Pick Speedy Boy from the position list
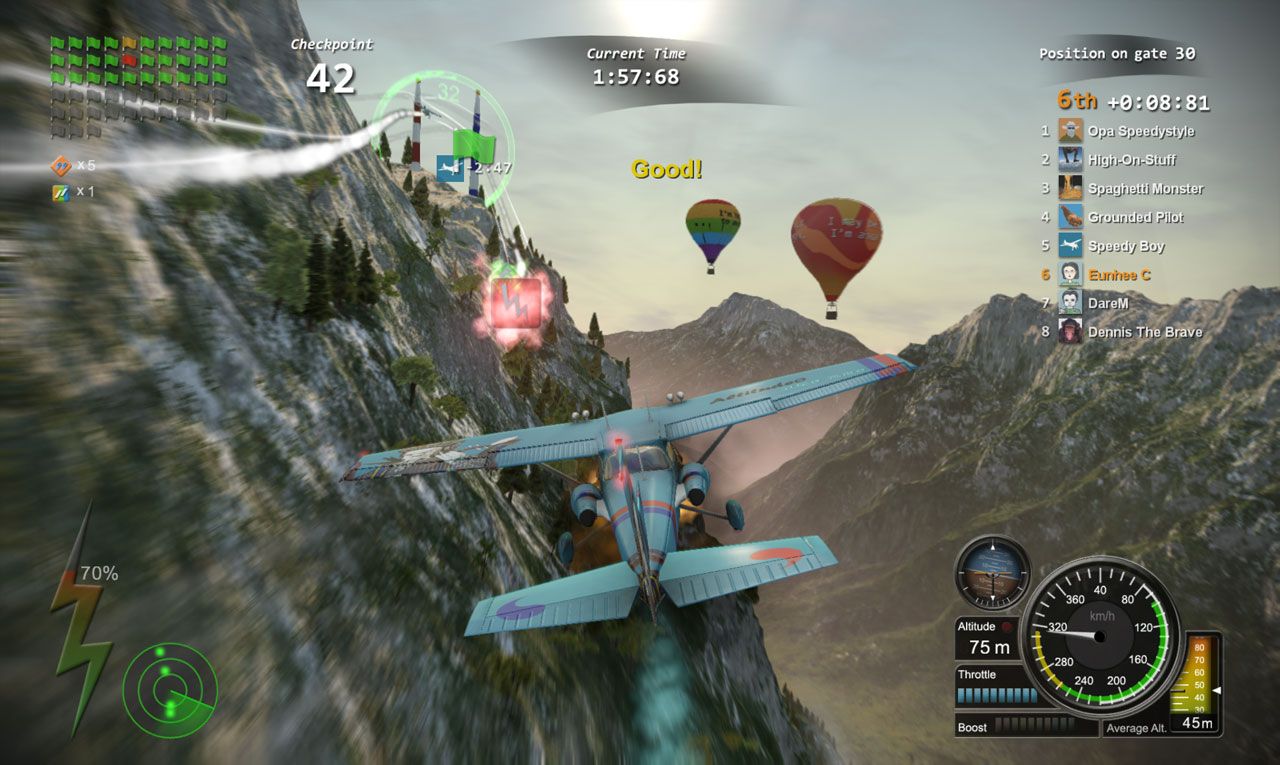 [1126, 246]
